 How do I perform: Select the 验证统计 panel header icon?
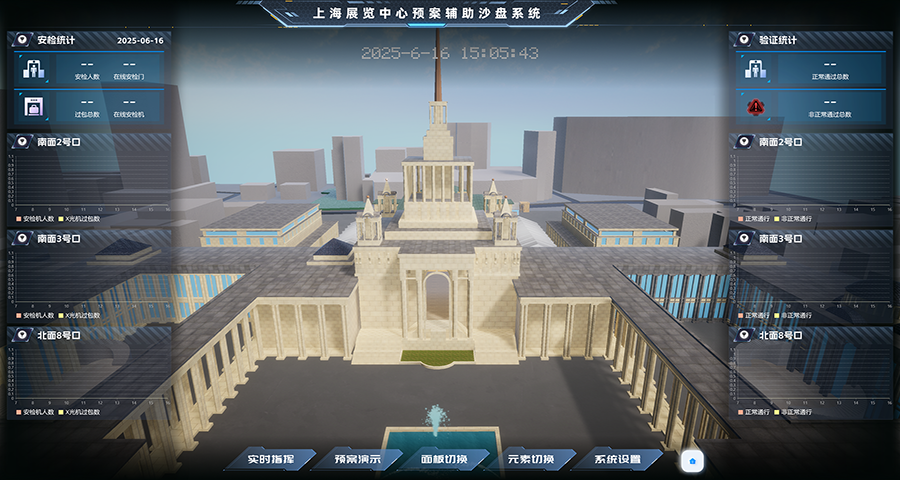click(x=745, y=41)
